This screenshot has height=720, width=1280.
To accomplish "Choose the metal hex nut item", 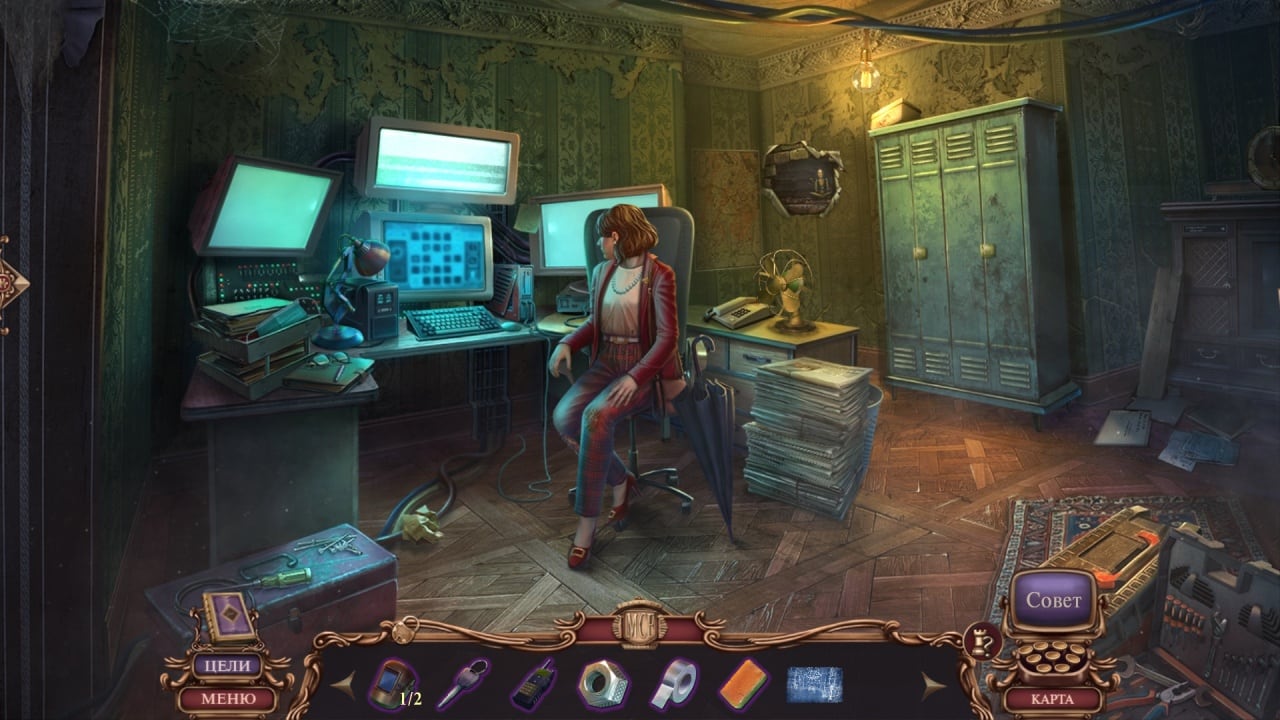I will pyautogui.click(x=603, y=684).
